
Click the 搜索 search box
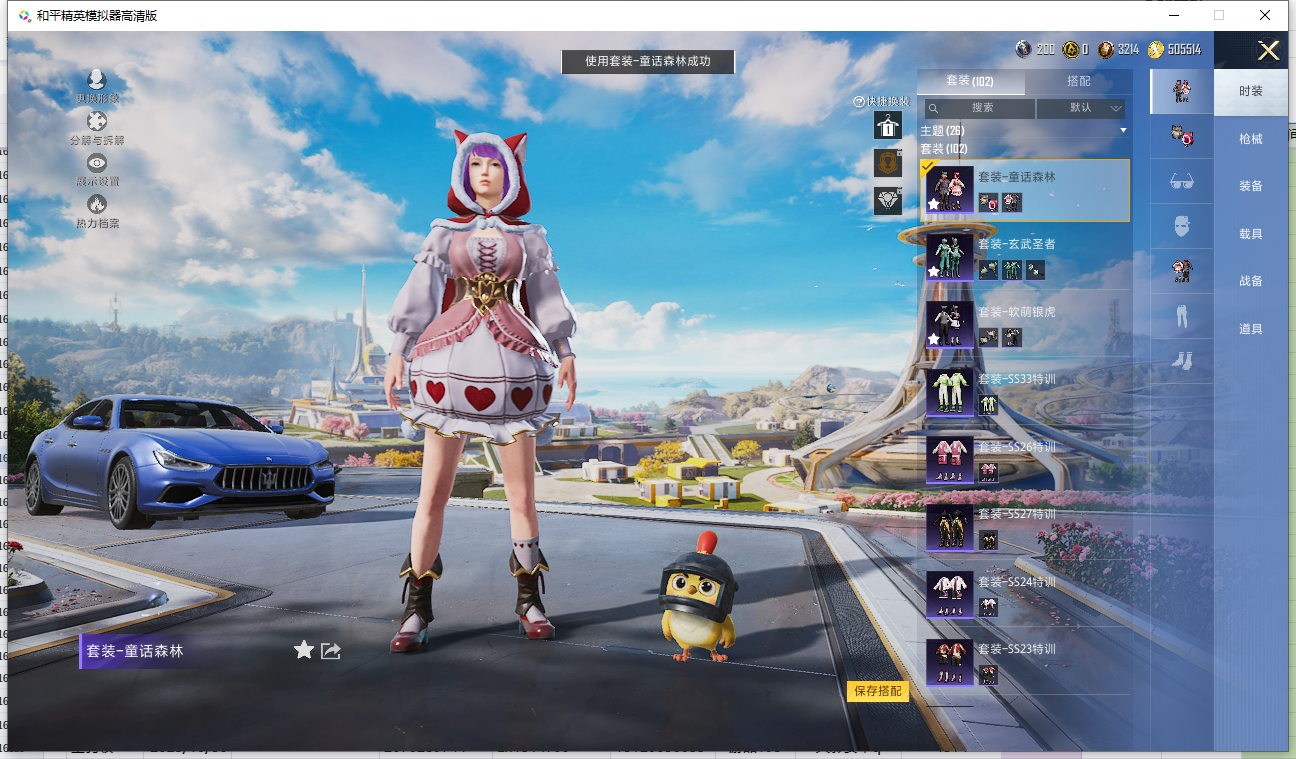tap(980, 108)
